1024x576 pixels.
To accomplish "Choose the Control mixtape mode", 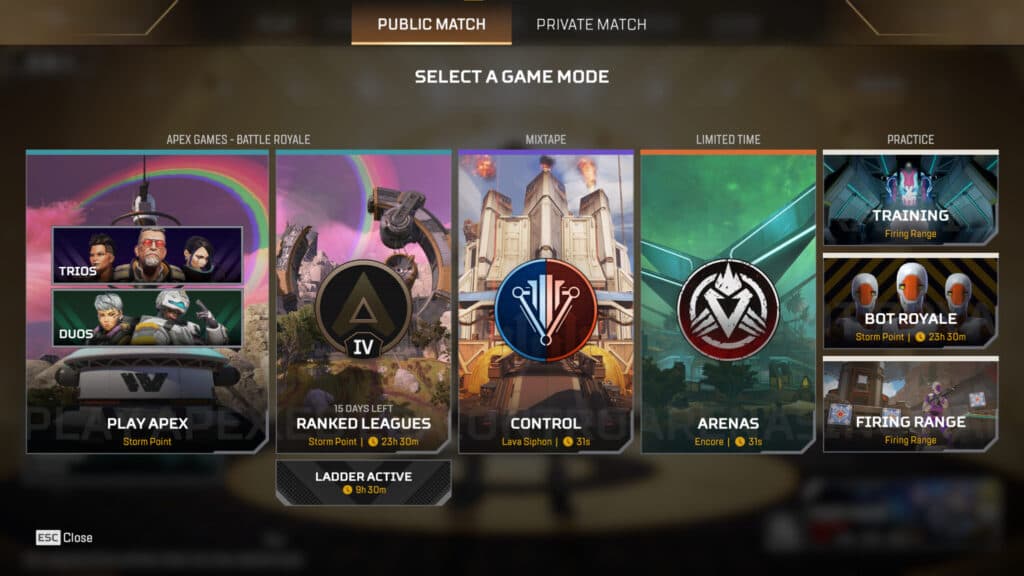I will click(546, 302).
